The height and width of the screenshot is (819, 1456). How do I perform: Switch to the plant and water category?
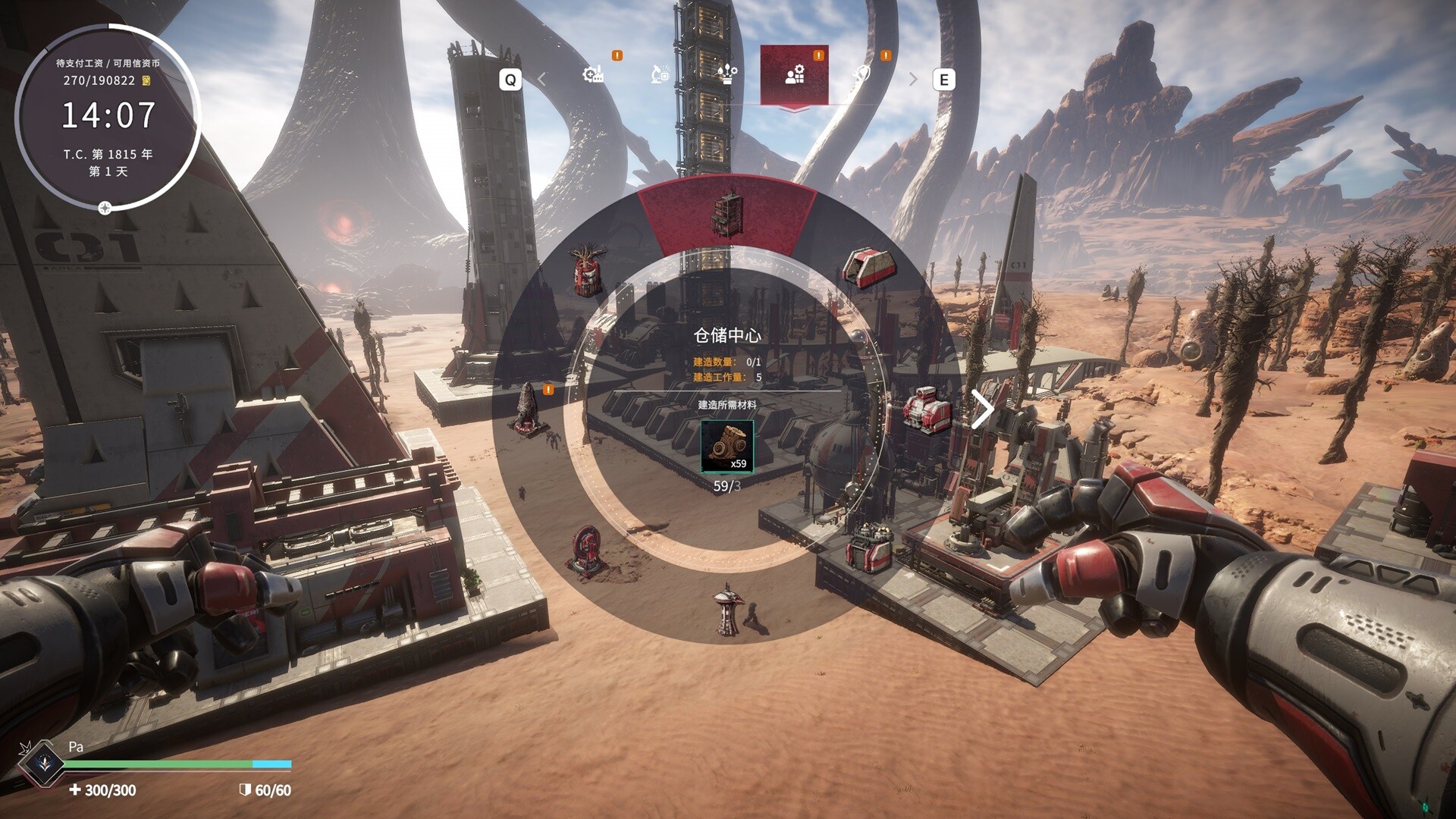click(726, 74)
